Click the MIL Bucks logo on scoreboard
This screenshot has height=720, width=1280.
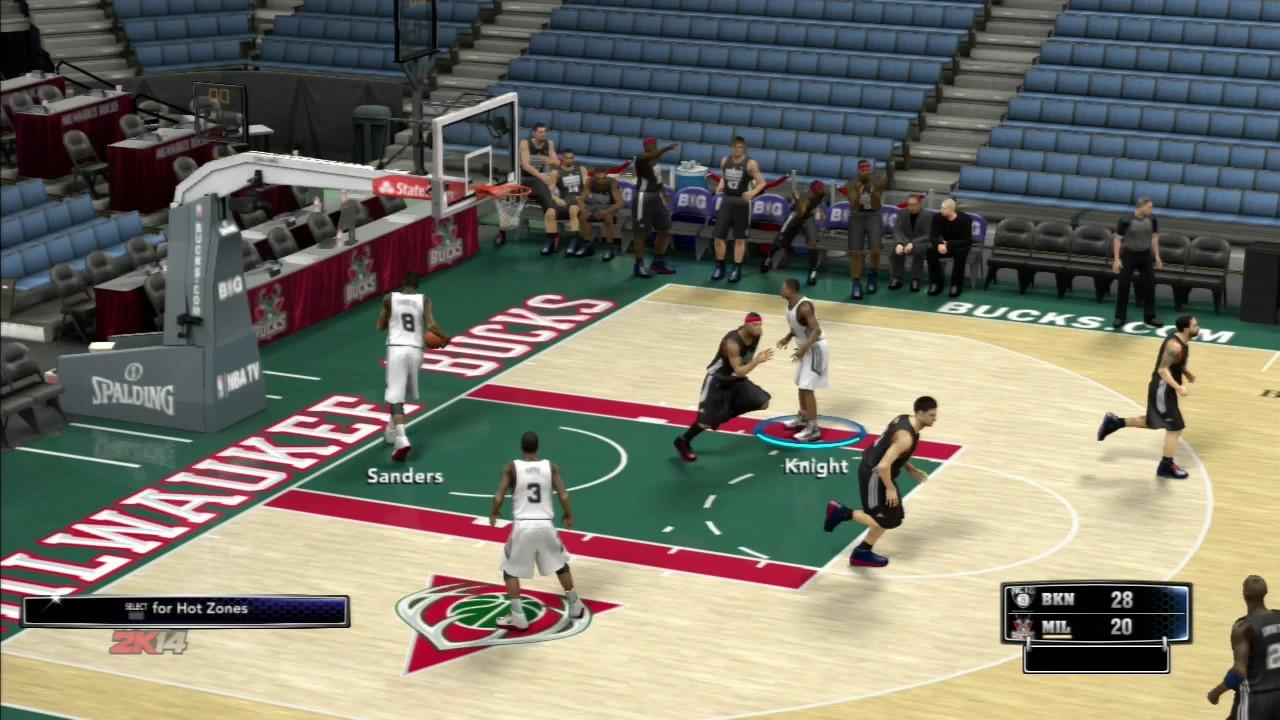tap(1022, 626)
